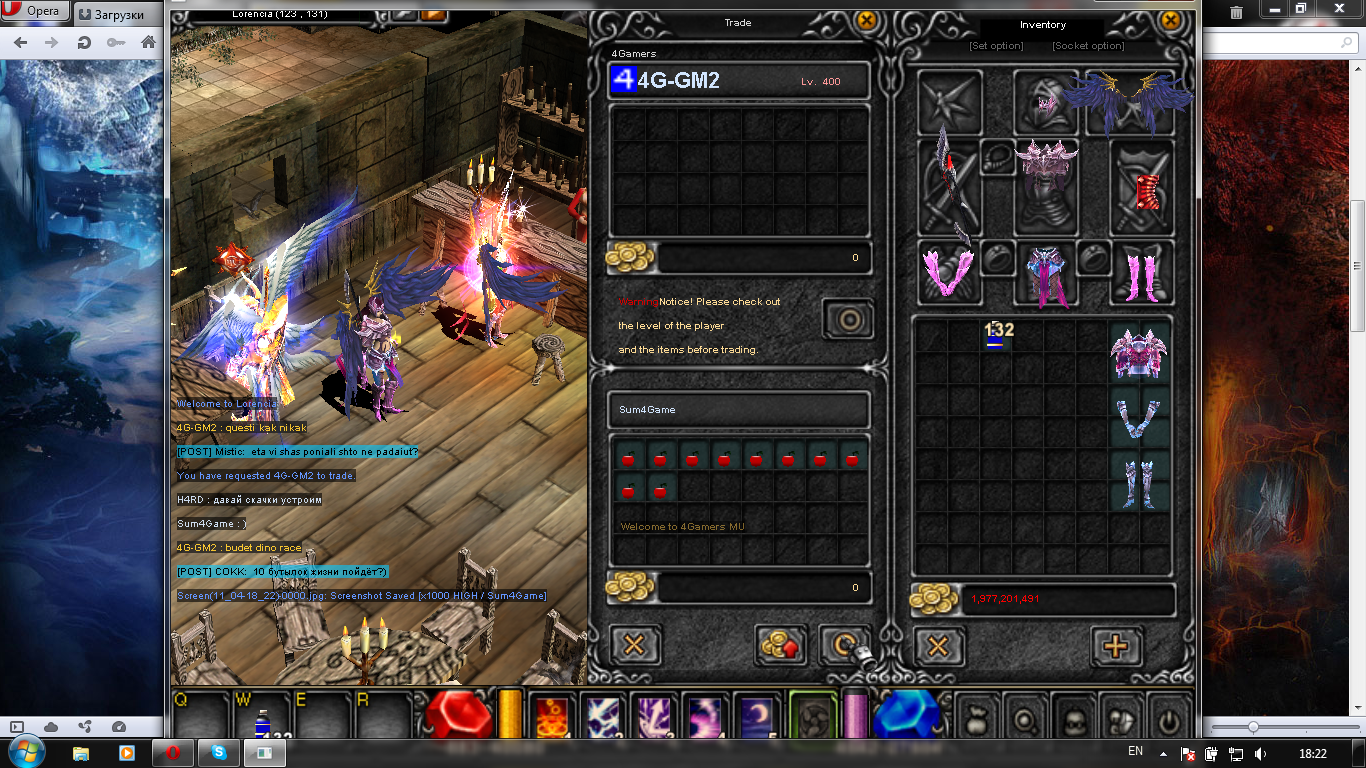The width and height of the screenshot is (1366, 768).
Task: Add zen to the trade offer
Action: (781, 645)
